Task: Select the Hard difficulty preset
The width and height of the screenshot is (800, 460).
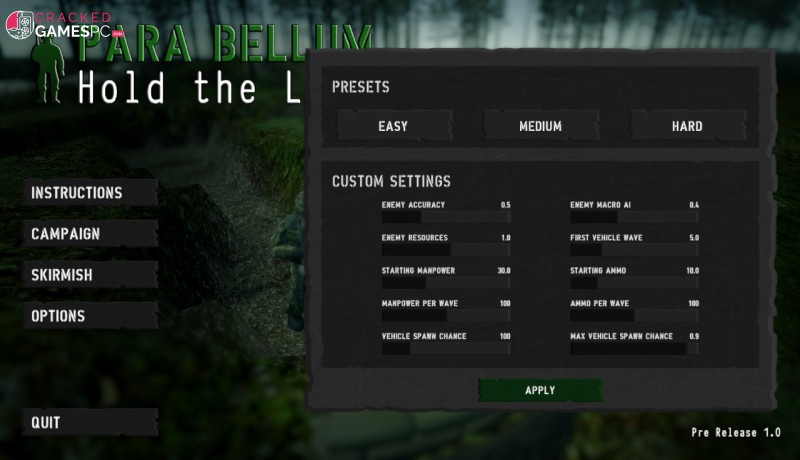Action: pos(687,126)
